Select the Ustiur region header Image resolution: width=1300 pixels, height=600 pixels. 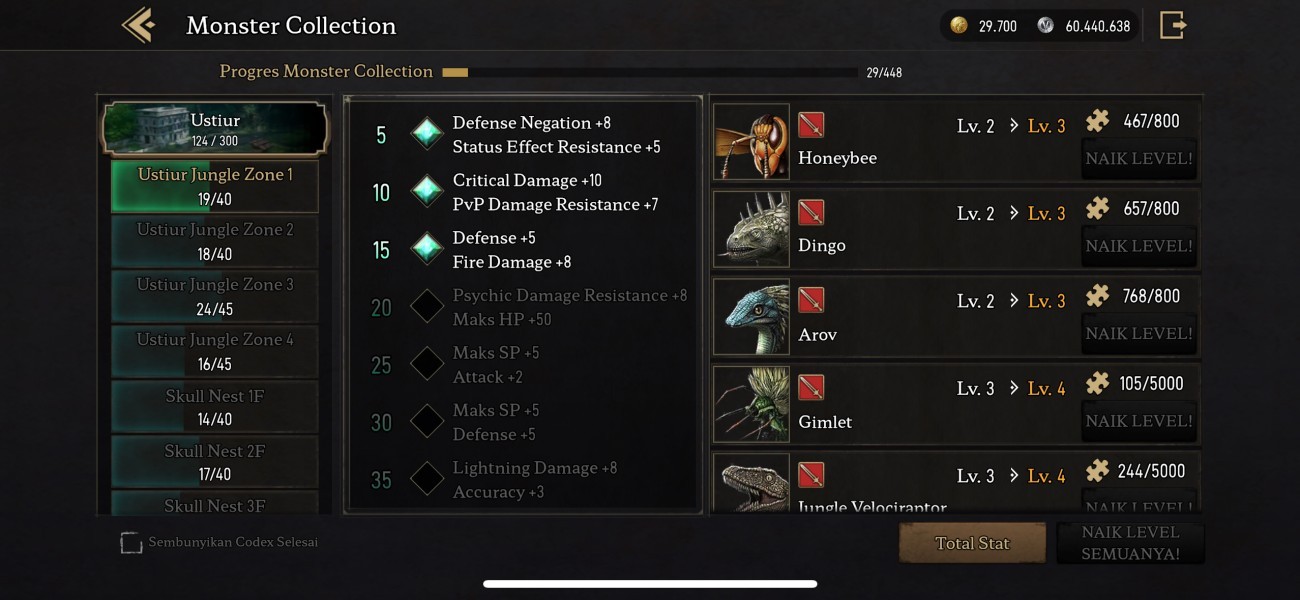[x=215, y=129]
